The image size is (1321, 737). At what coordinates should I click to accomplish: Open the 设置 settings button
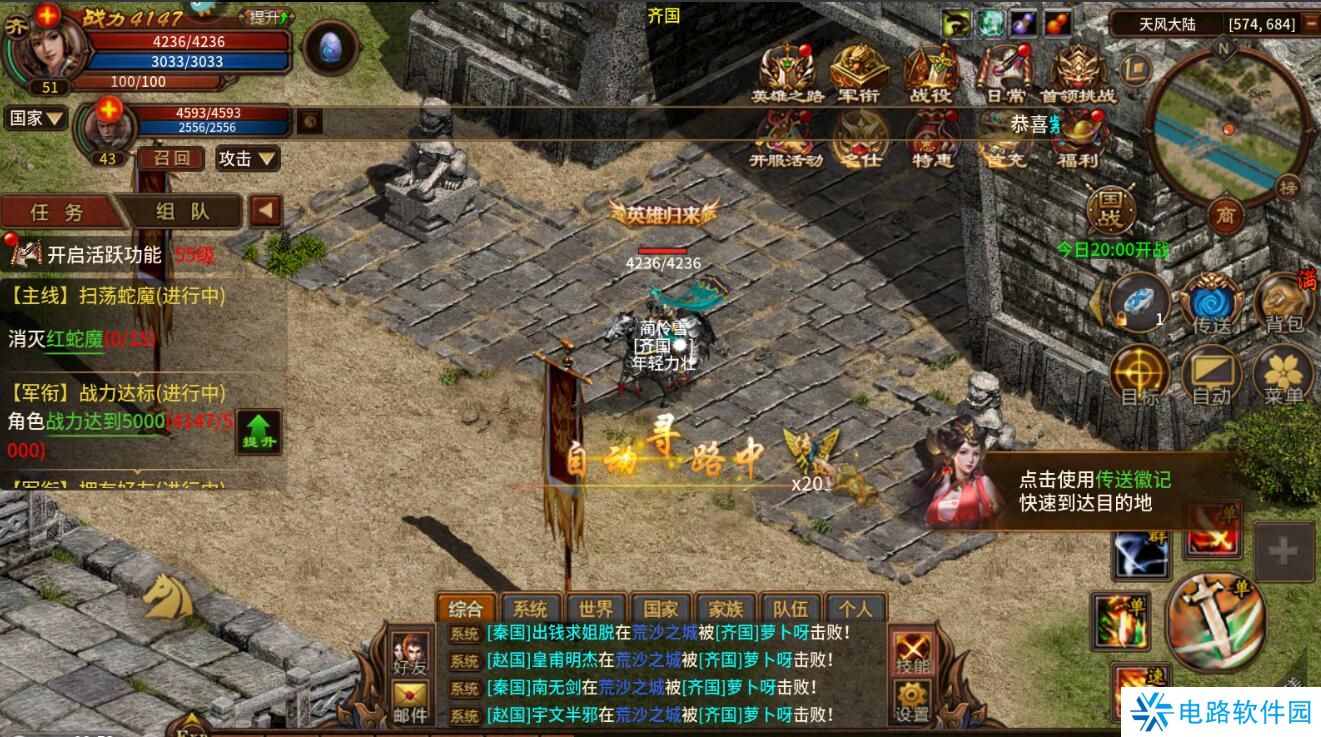coord(912,700)
